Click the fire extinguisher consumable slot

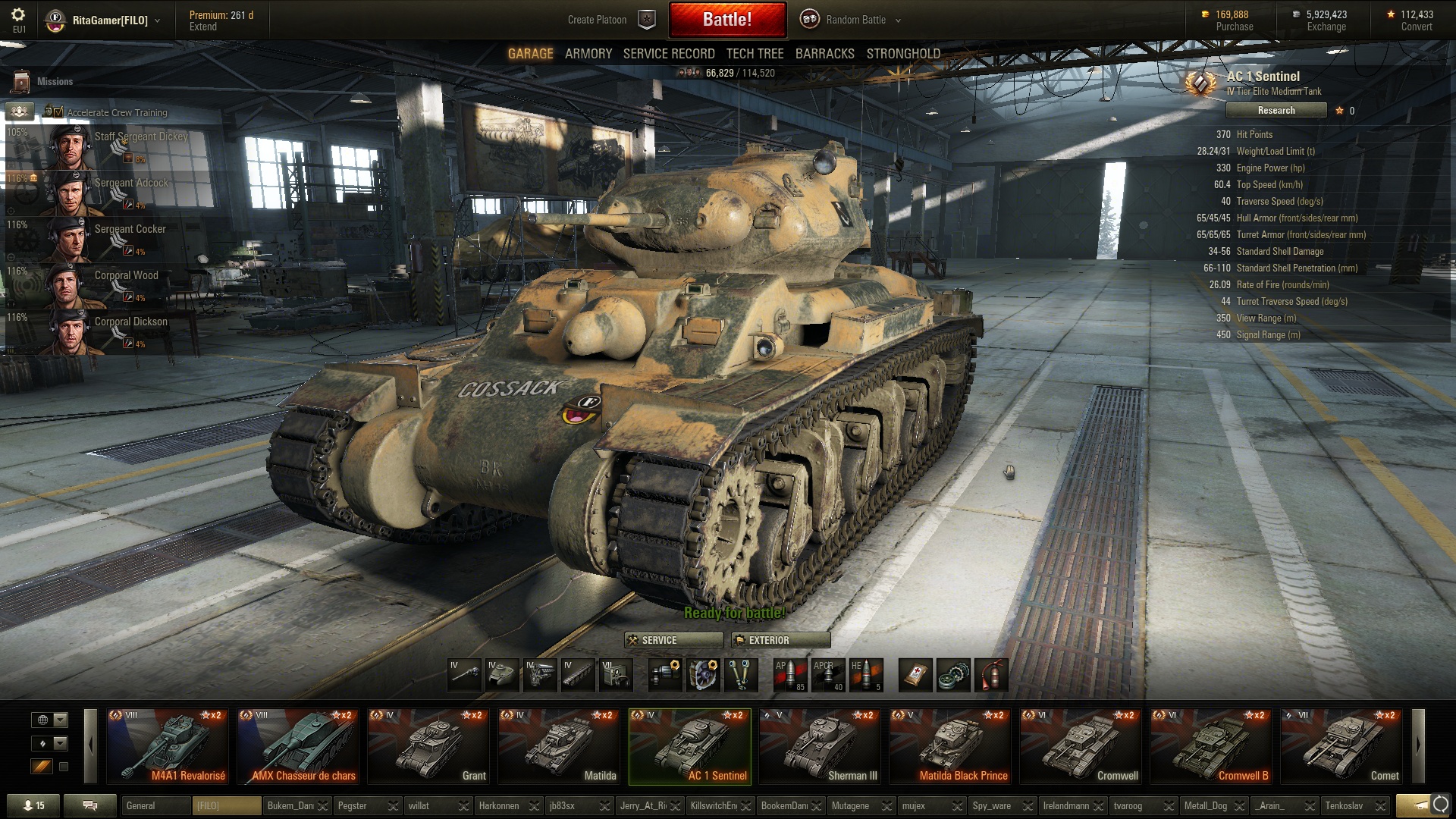[x=991, y=674]
